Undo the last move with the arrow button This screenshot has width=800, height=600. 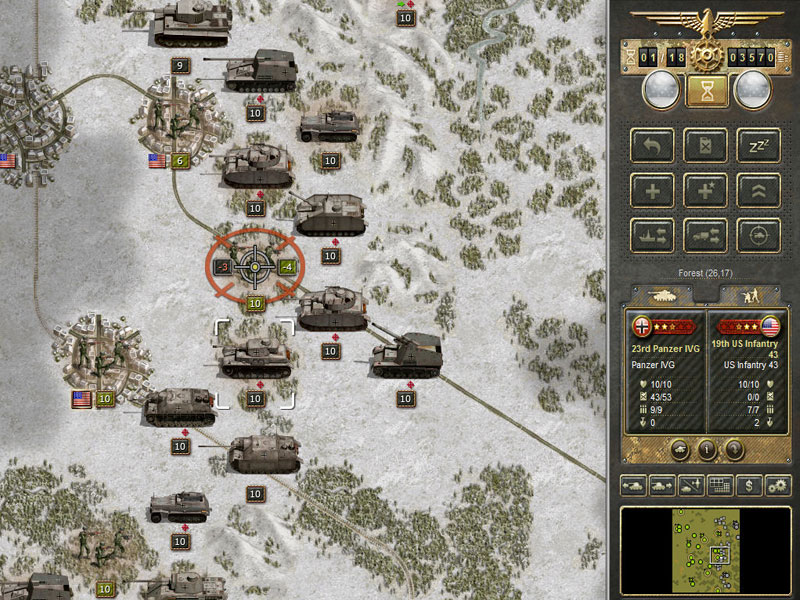(652, 146)
